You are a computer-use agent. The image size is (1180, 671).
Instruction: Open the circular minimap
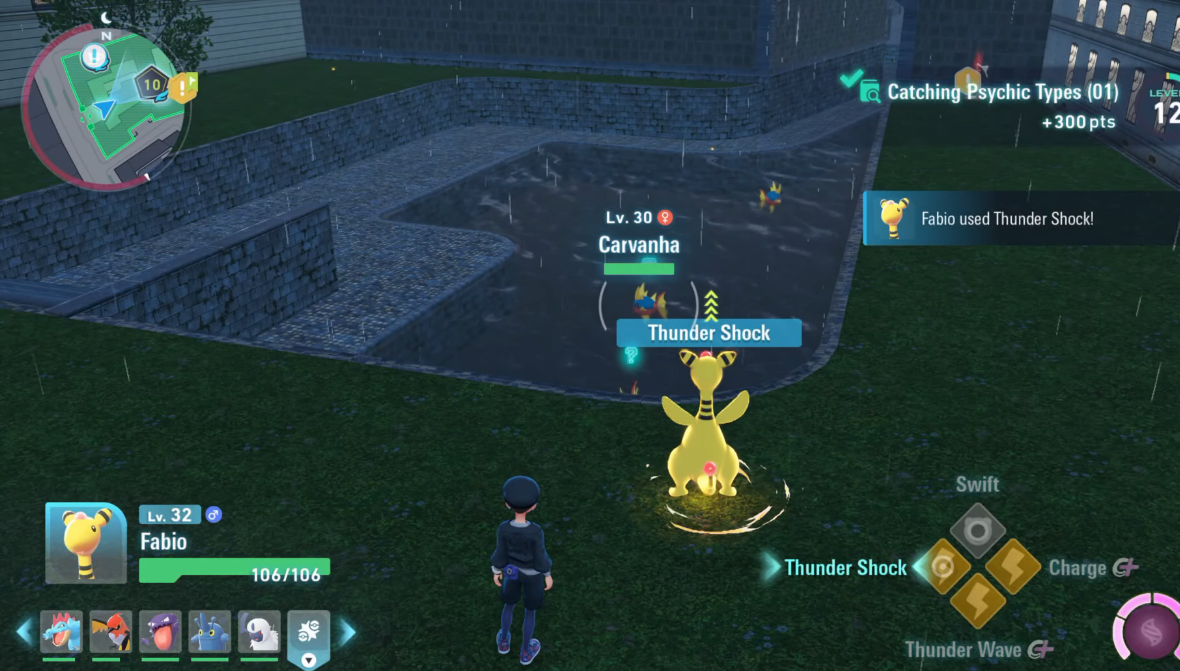[103, 108]
